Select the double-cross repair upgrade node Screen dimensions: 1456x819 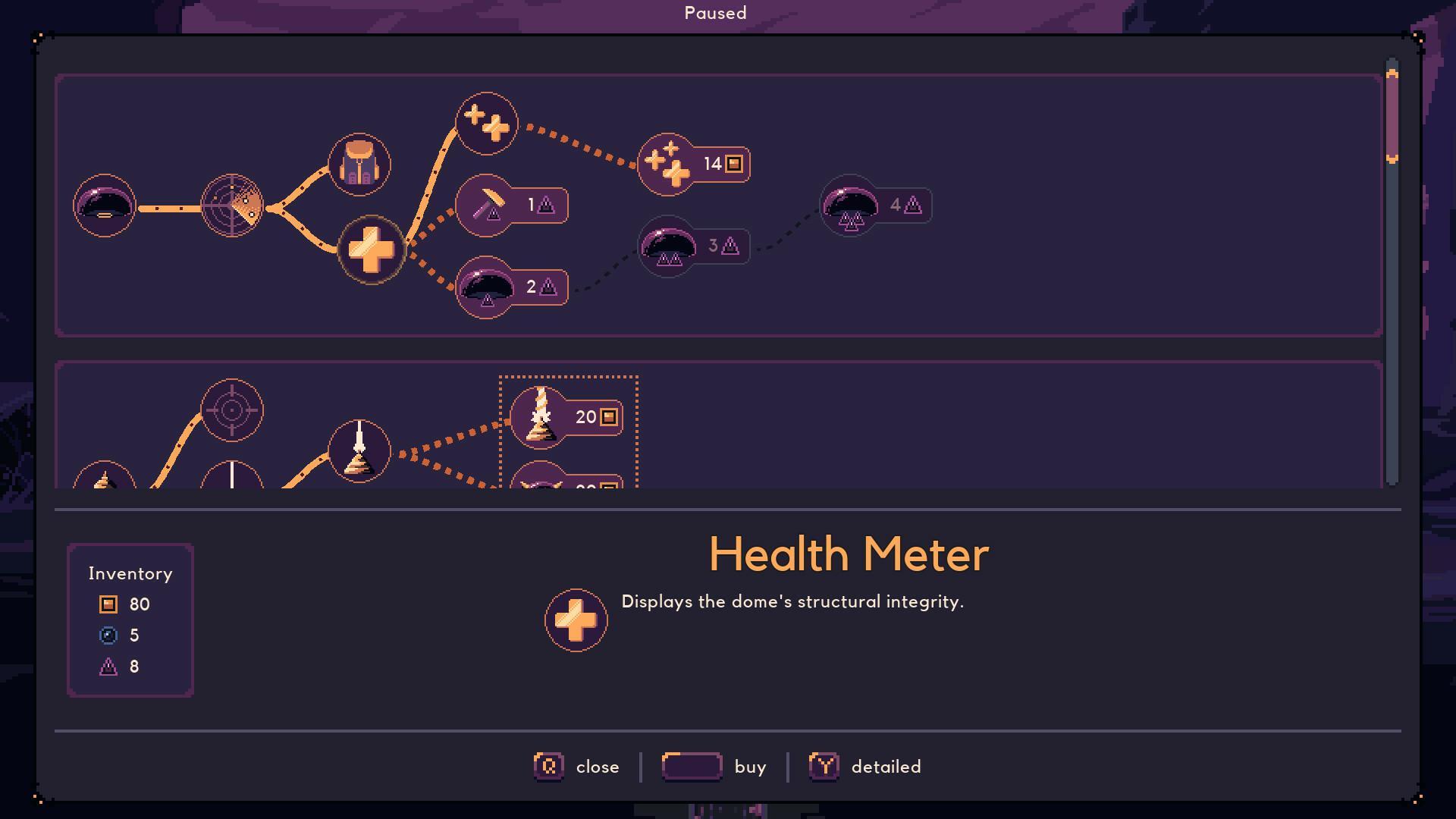487,124
